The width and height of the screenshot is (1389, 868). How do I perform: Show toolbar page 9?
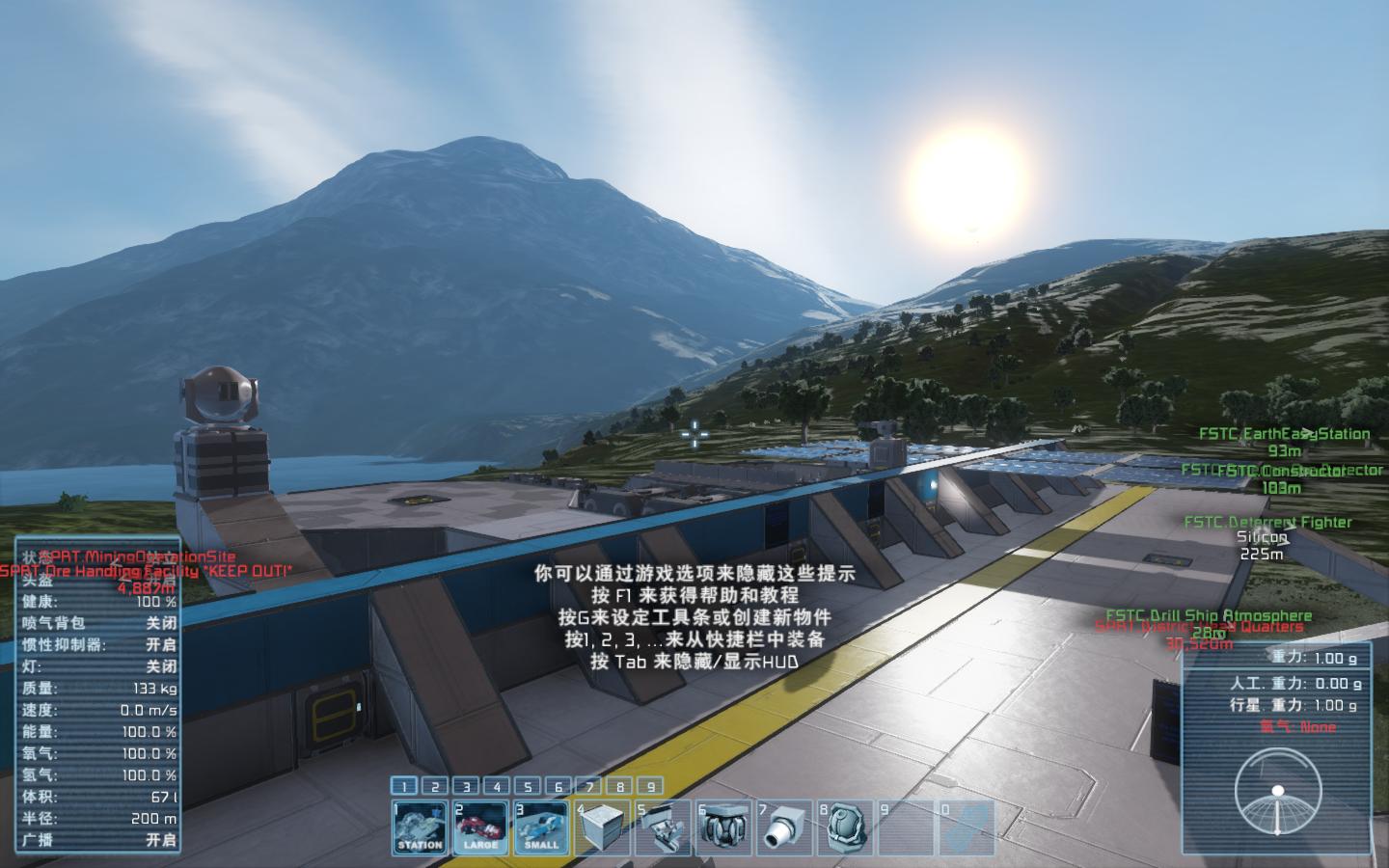651,786
